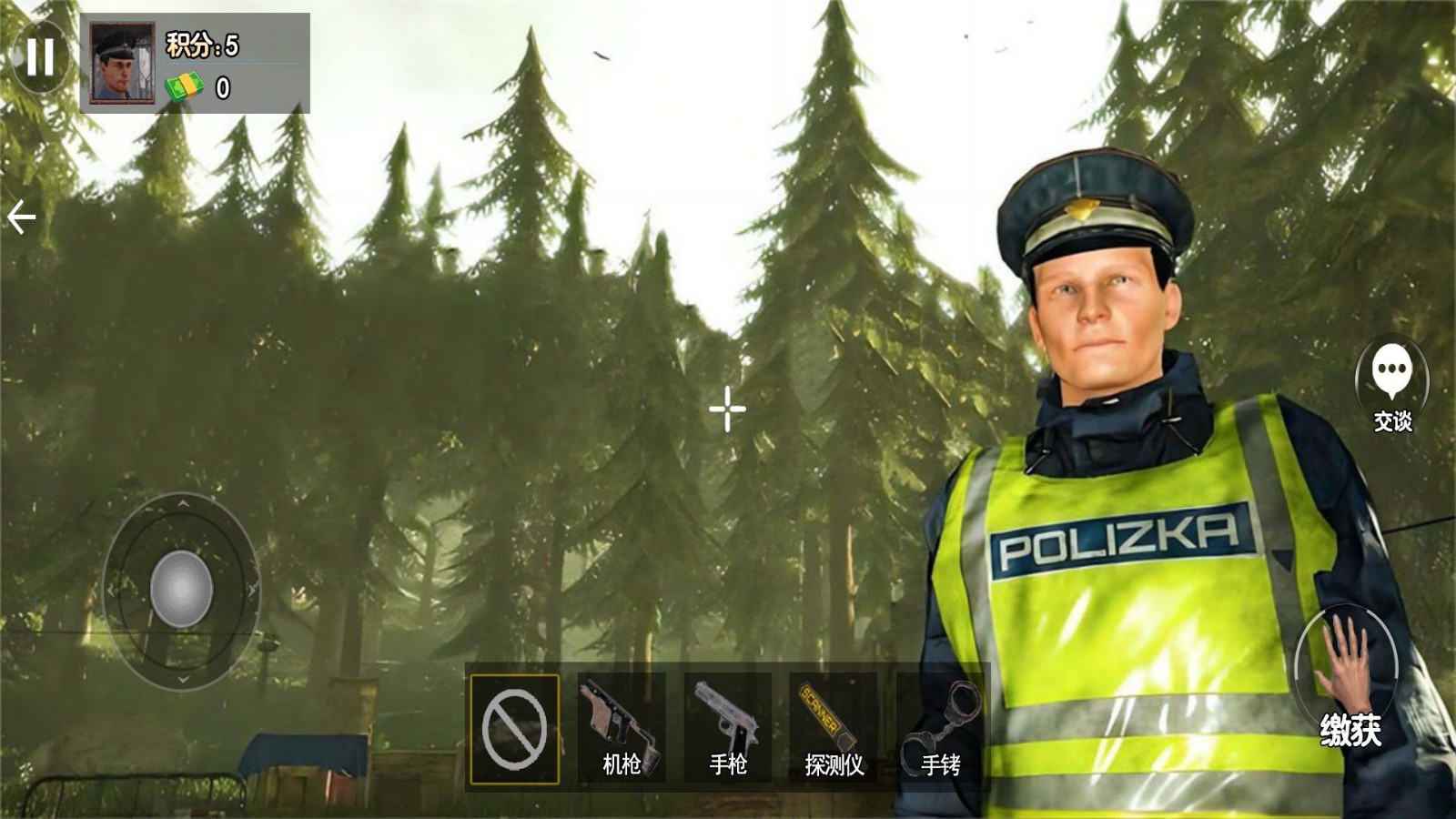This screenshot has height=819, width=1456.
Task: Toggle weapon selection off via prohibition icon
Action: [x=516, y=728]
